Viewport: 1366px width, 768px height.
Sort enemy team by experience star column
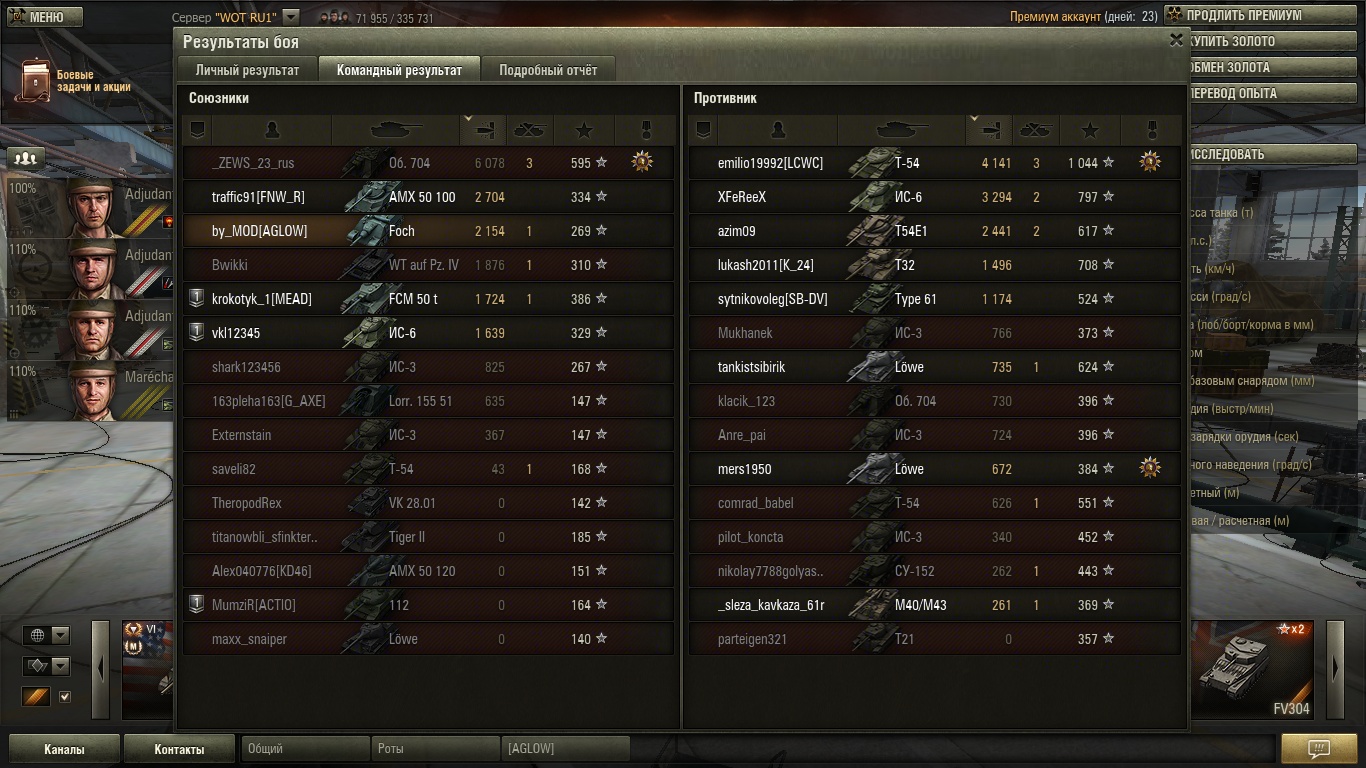[1090, 130]
